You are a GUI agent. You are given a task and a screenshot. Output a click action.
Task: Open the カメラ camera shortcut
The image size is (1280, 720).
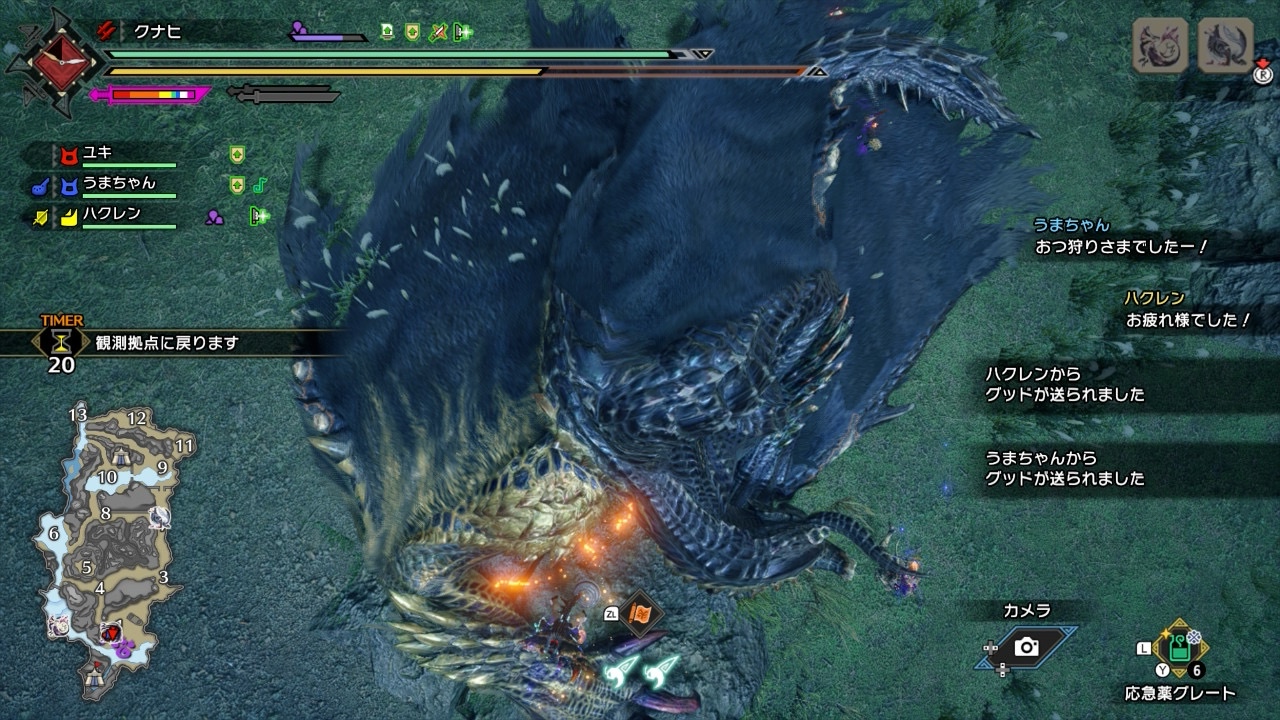pyautogui.click(x=1026, y=647)
